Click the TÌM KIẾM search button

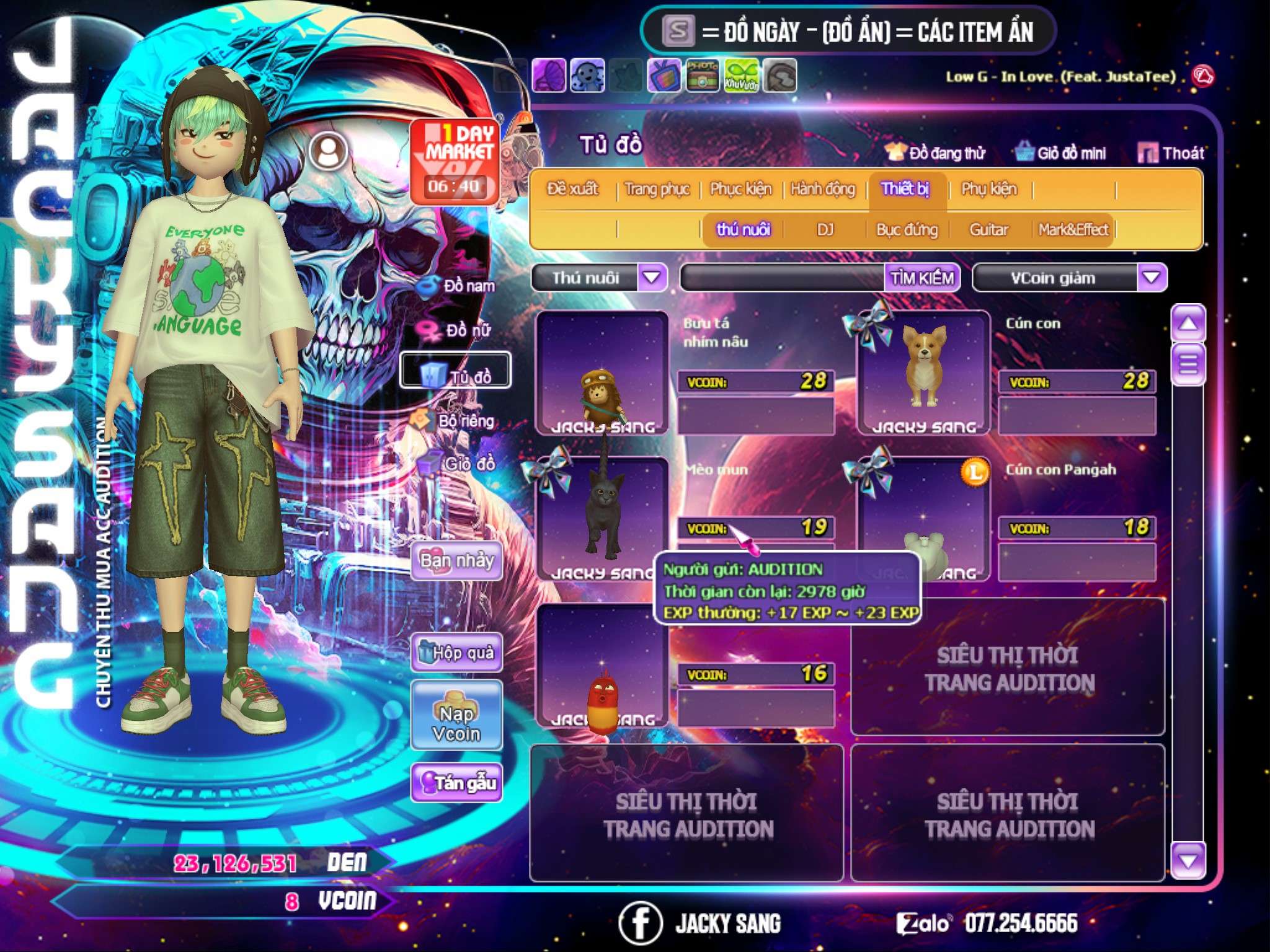(922, 278)
